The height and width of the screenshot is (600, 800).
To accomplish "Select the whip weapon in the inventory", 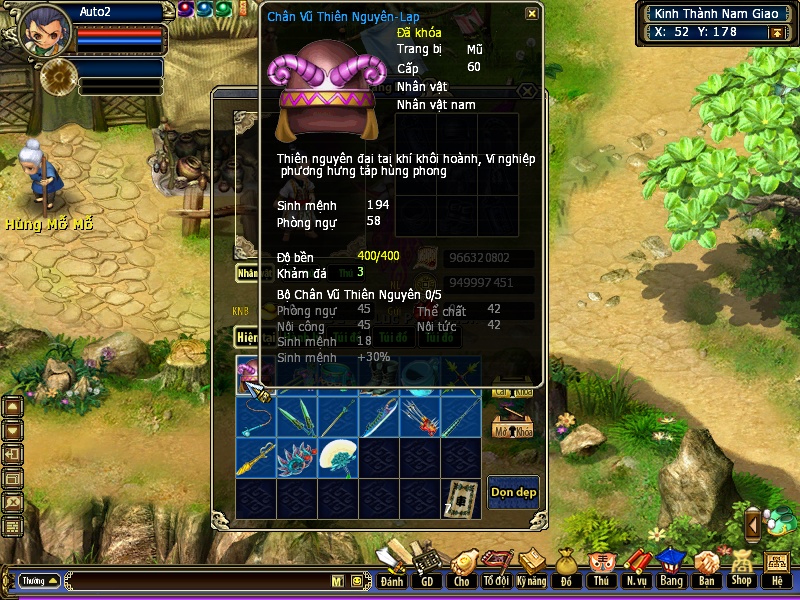I will click(x=256, y=416).
